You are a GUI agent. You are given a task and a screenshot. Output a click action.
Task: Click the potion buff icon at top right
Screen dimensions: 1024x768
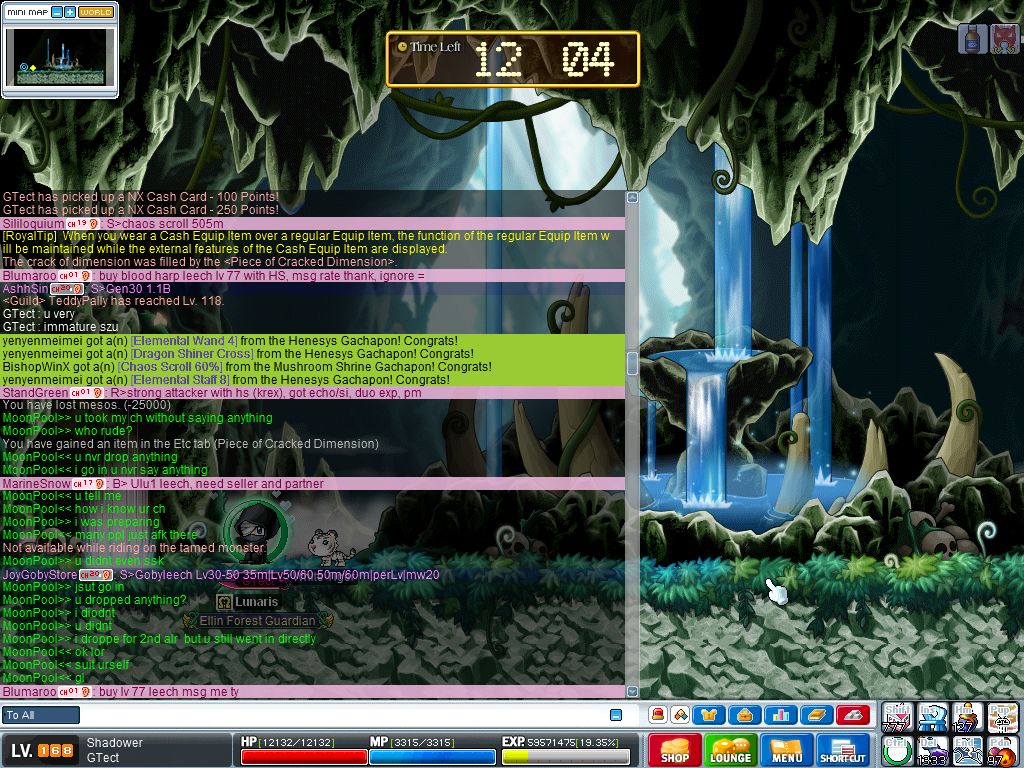971,38
